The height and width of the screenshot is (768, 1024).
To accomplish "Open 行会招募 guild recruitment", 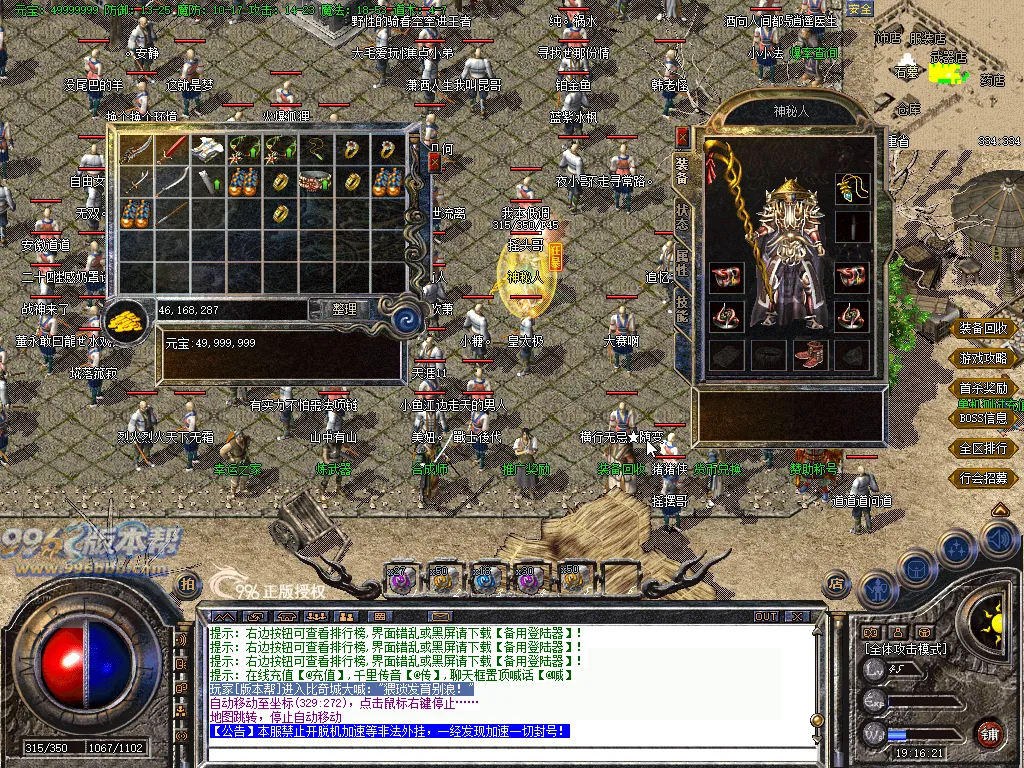I will pos(984,478).
